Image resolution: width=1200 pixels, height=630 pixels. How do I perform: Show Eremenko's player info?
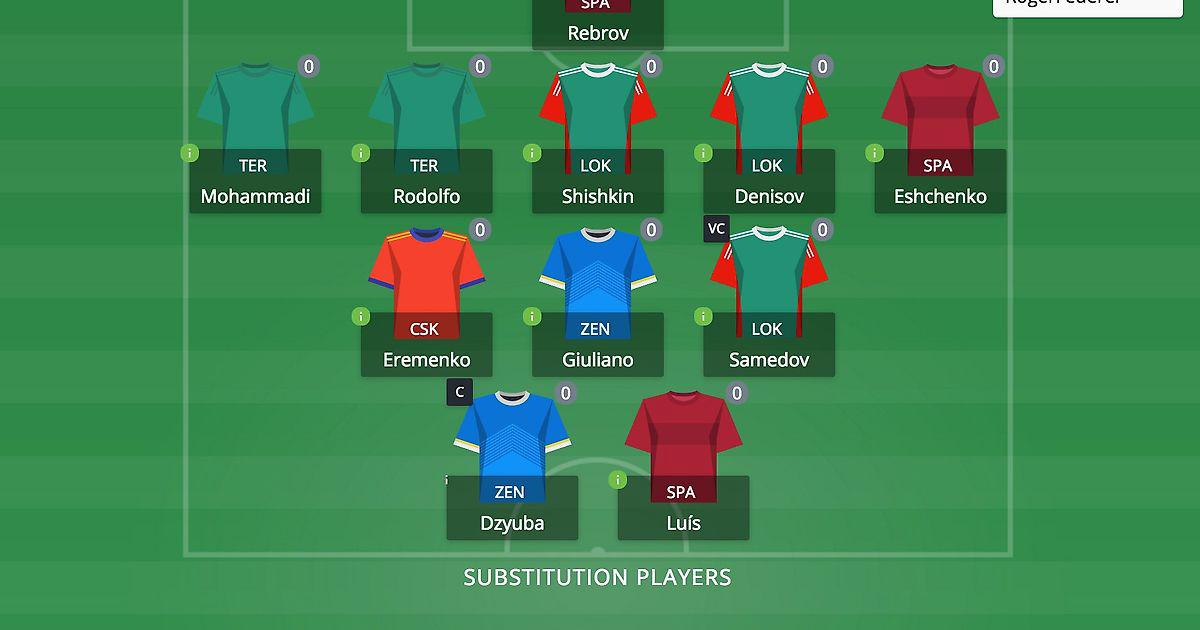(x=359, y=316)
